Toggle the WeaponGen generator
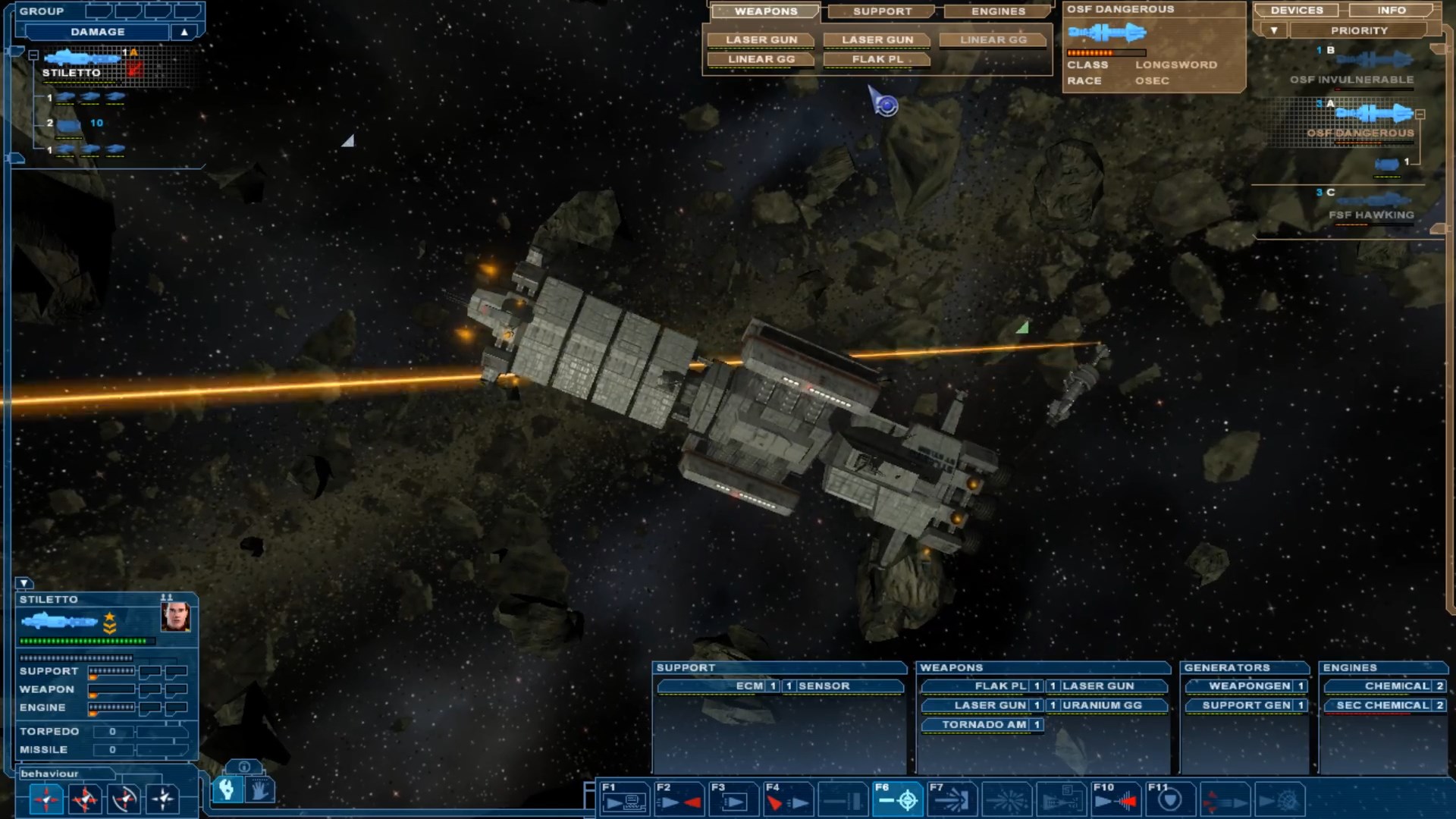The image size is (1456, 819). [x=1249, y=686]
